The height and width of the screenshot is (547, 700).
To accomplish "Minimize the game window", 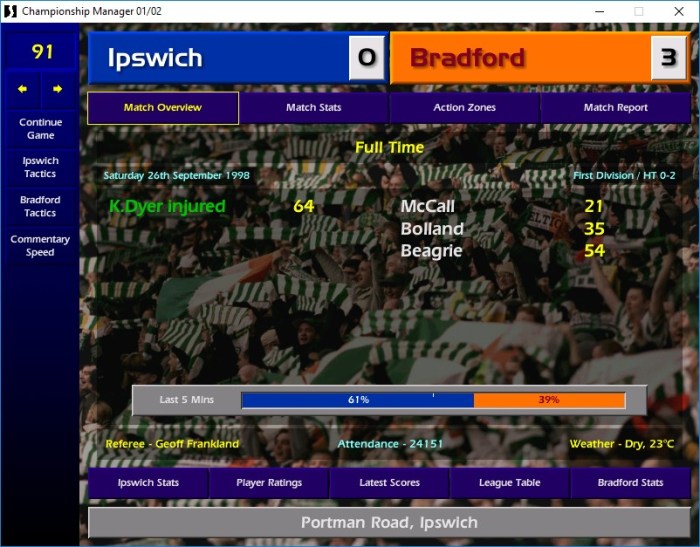I will (x=597, y=11).
